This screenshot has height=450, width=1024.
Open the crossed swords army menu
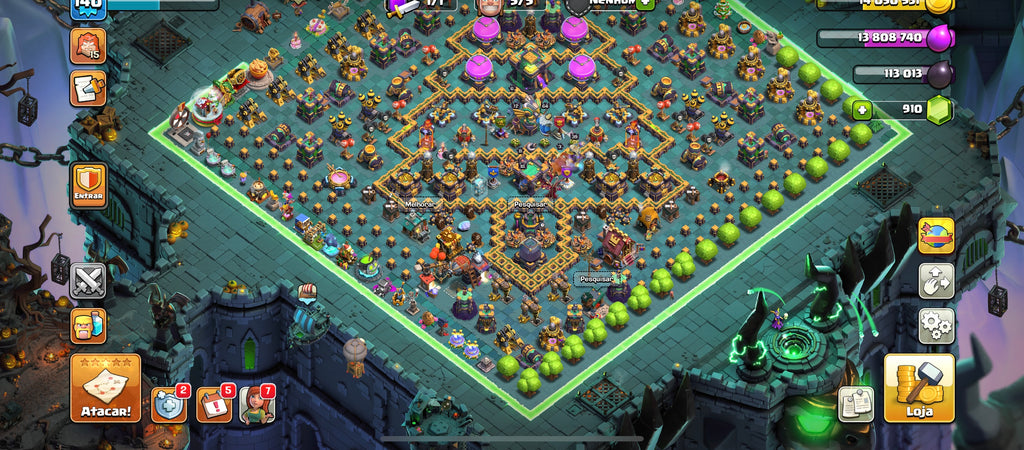point(88,281)
